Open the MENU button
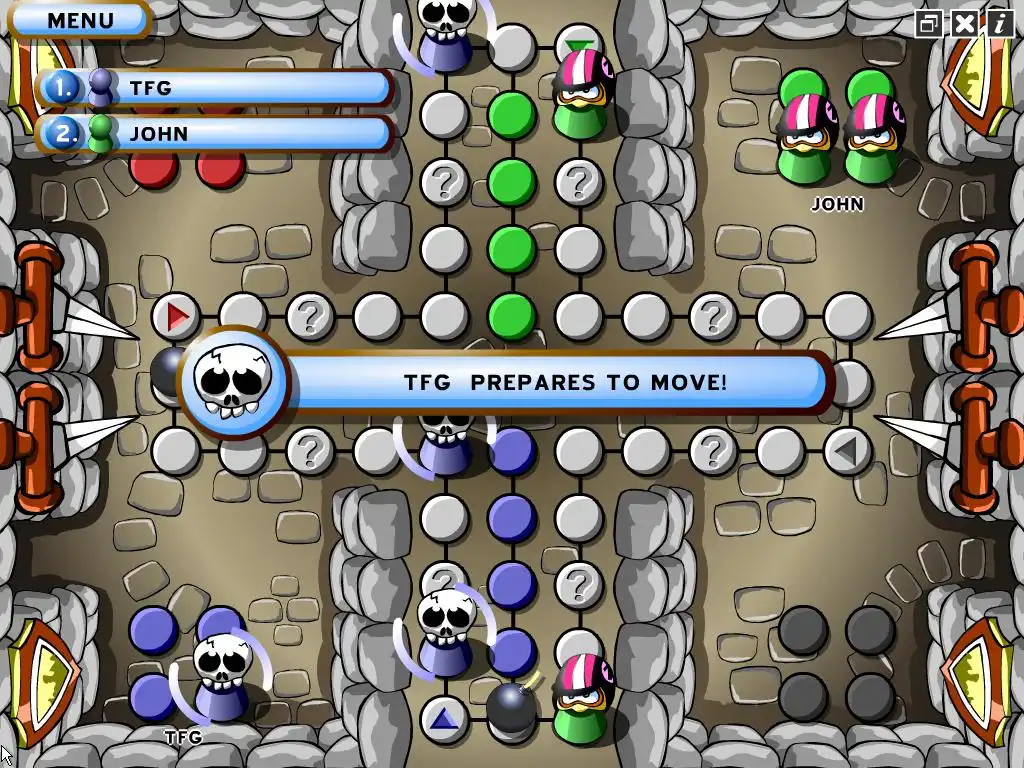Screen dimensions: 1024x768 [80, 20]
